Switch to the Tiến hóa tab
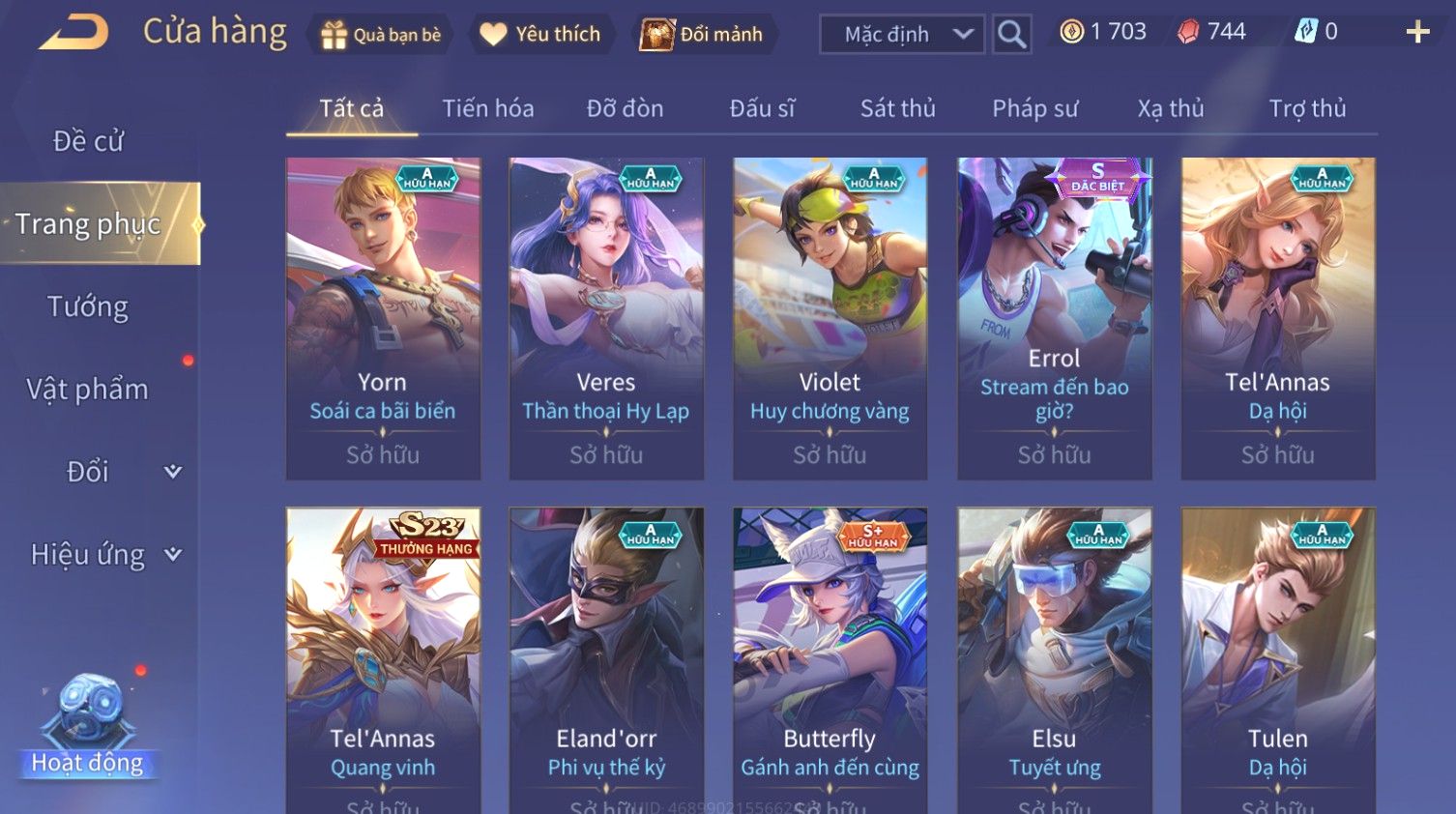This screenshot has height=814, width=1456. 487,108
